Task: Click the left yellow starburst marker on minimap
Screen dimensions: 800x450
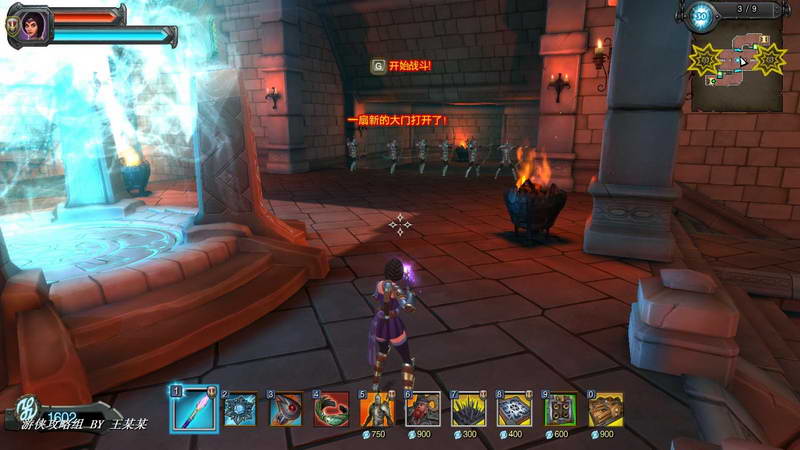Action: tap(704, 60)
